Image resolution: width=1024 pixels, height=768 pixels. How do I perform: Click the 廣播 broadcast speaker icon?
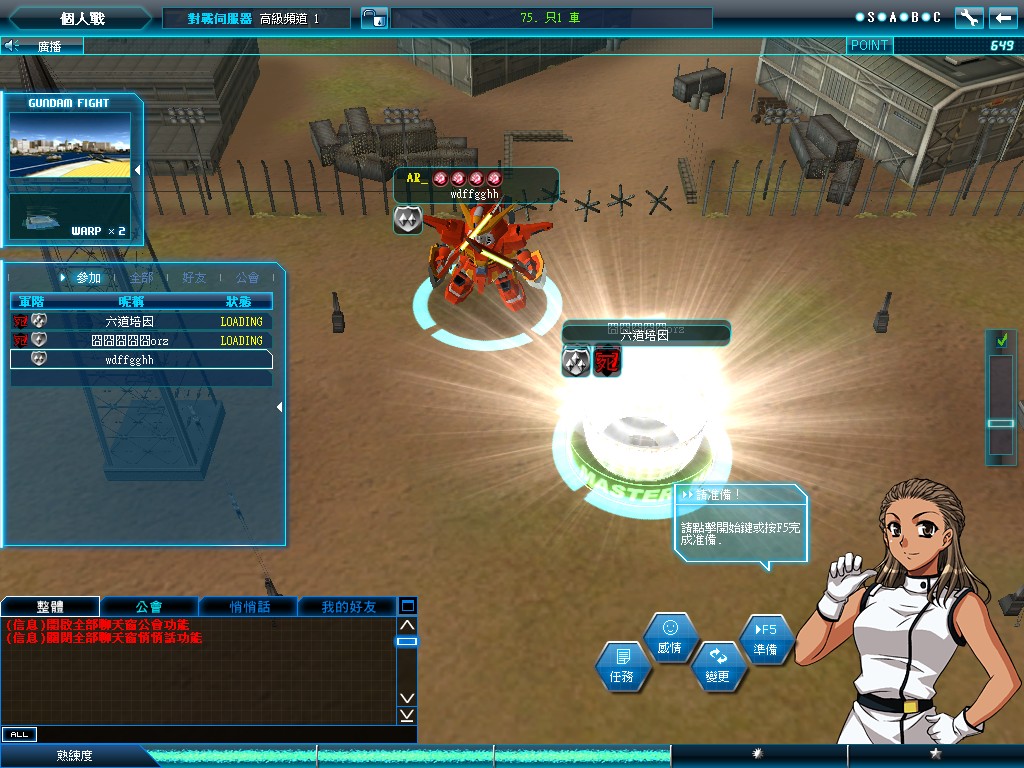coord(12,46)
